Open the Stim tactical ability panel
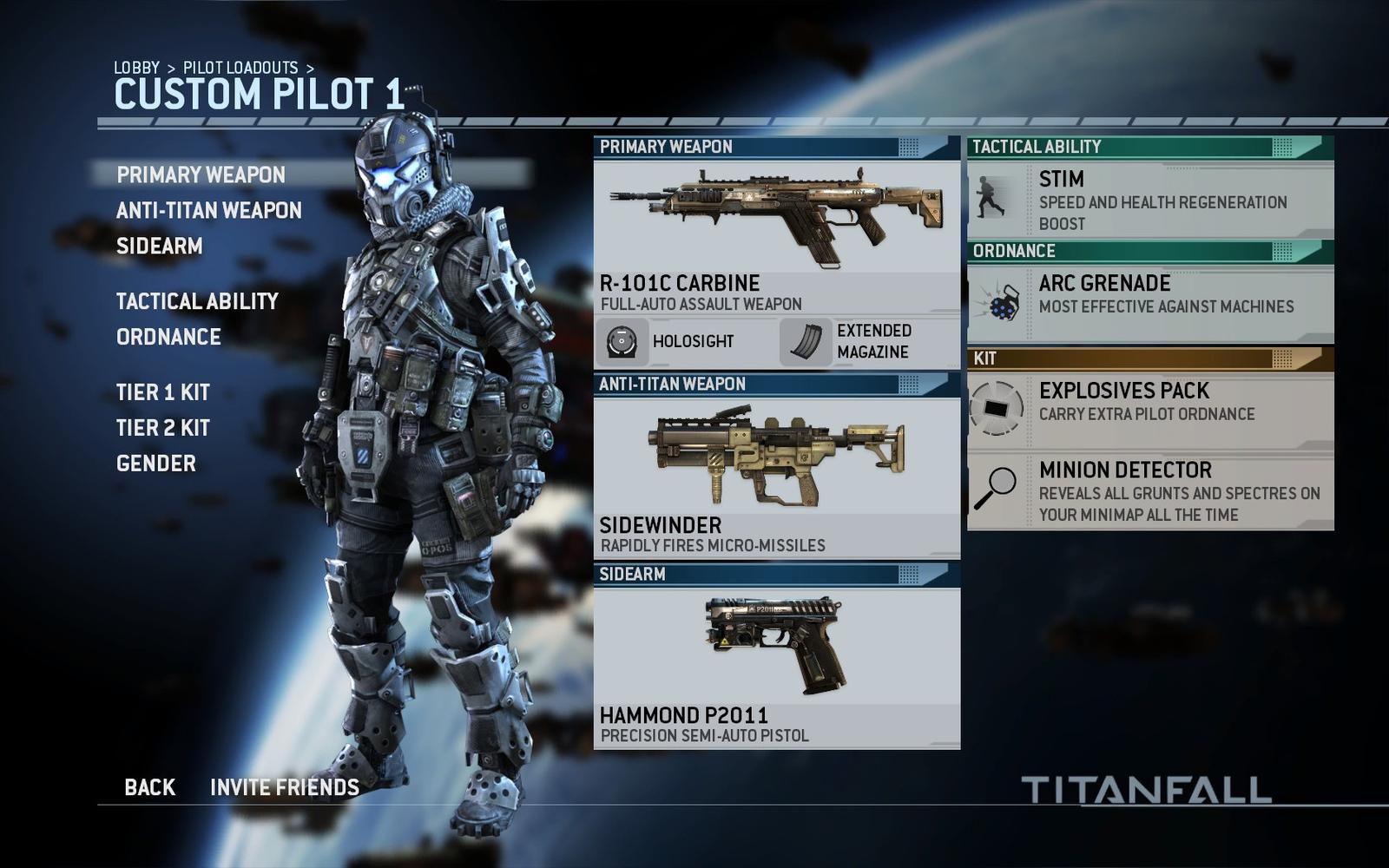Image resolution: width=1389 pixels, height=868 pixels. click(1150, 201)
